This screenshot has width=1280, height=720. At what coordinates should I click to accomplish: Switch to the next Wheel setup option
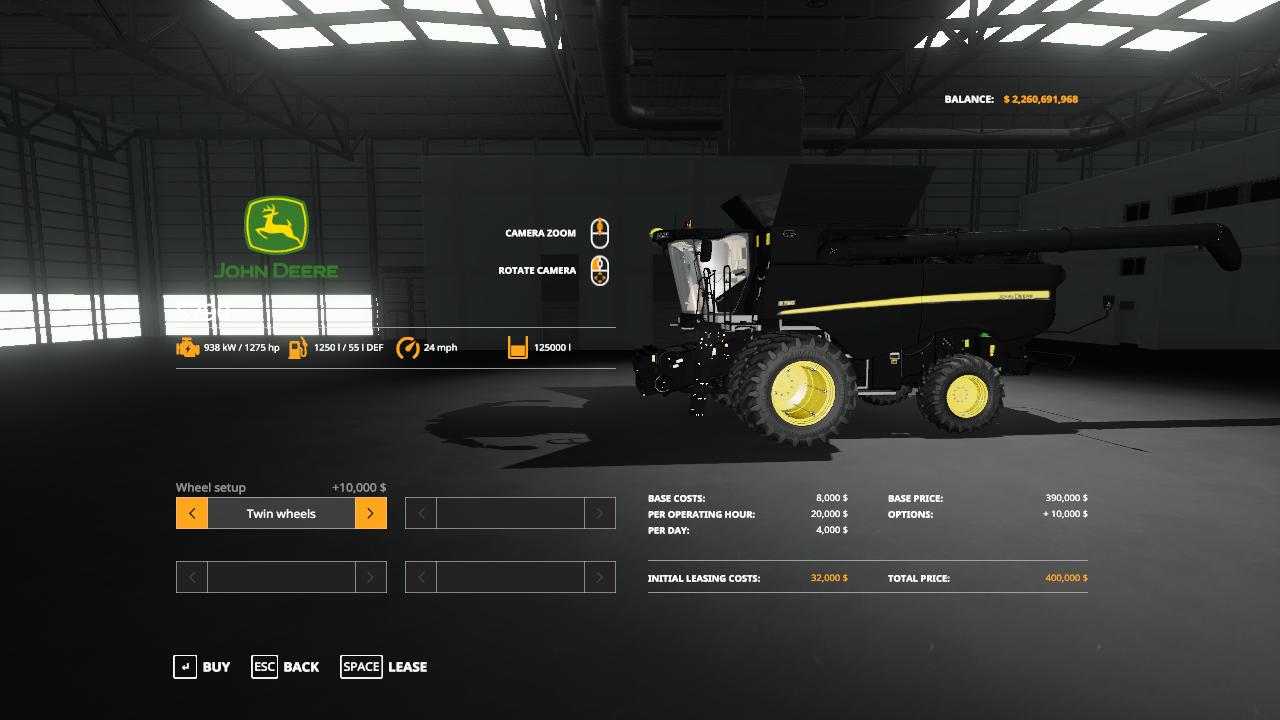(x=370, y=514)
